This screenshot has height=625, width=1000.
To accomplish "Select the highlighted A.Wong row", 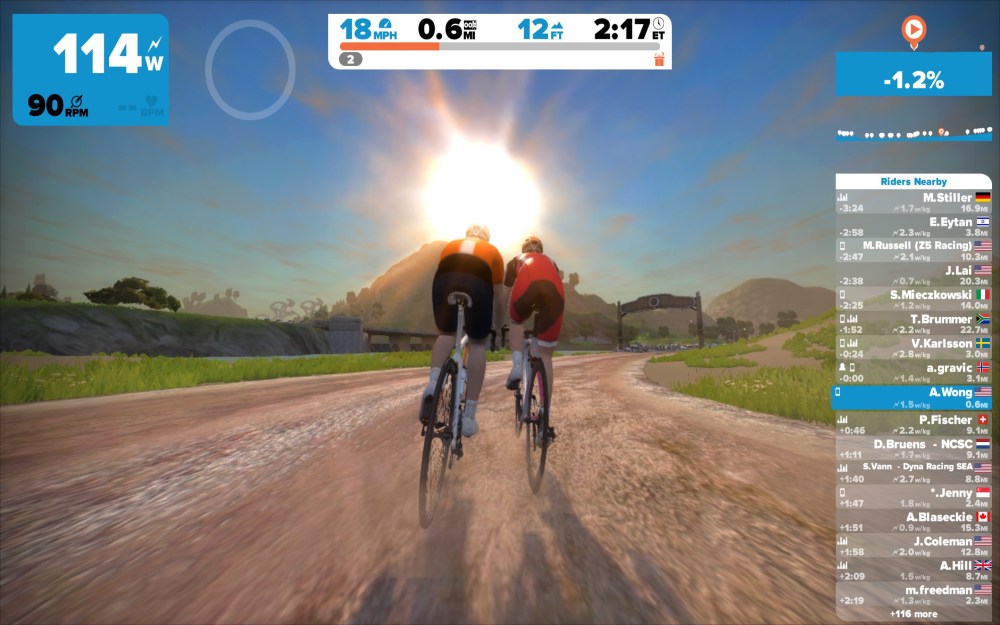I will pyautogui.click(x=913, y=398).
